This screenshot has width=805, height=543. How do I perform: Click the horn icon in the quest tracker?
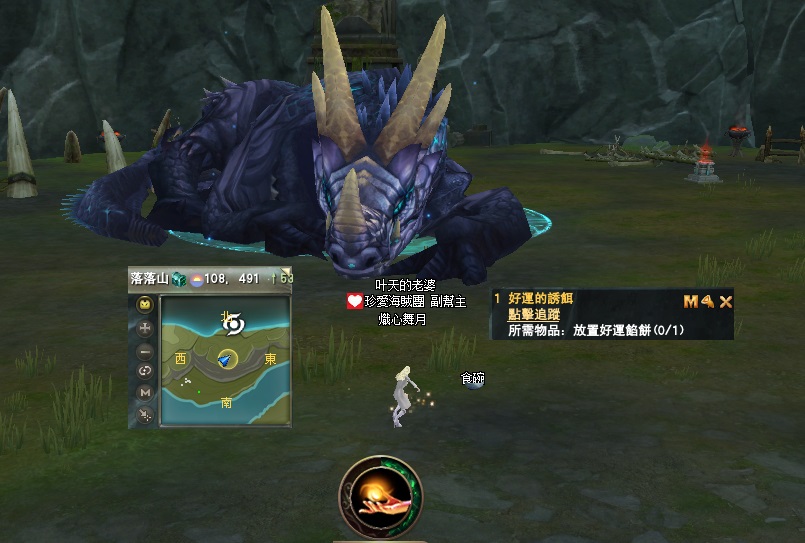(708, 301)
